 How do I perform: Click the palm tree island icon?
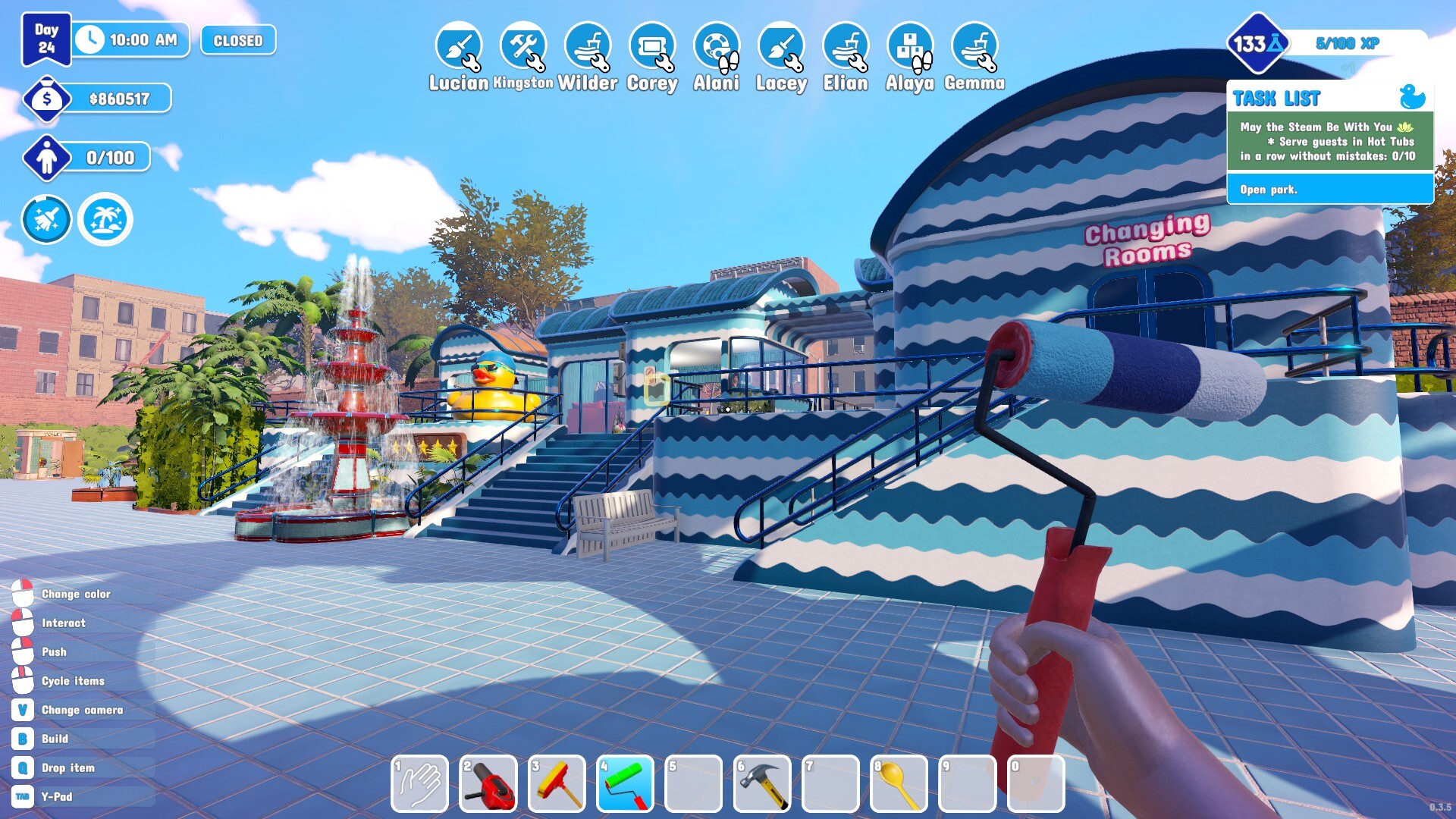(106, 219)
